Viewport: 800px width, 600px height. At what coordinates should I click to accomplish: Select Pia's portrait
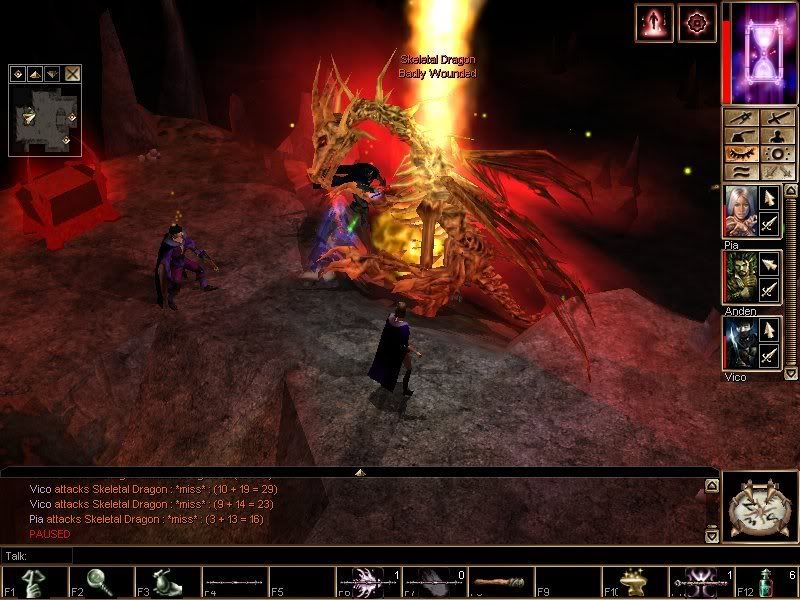coord(738,212)
